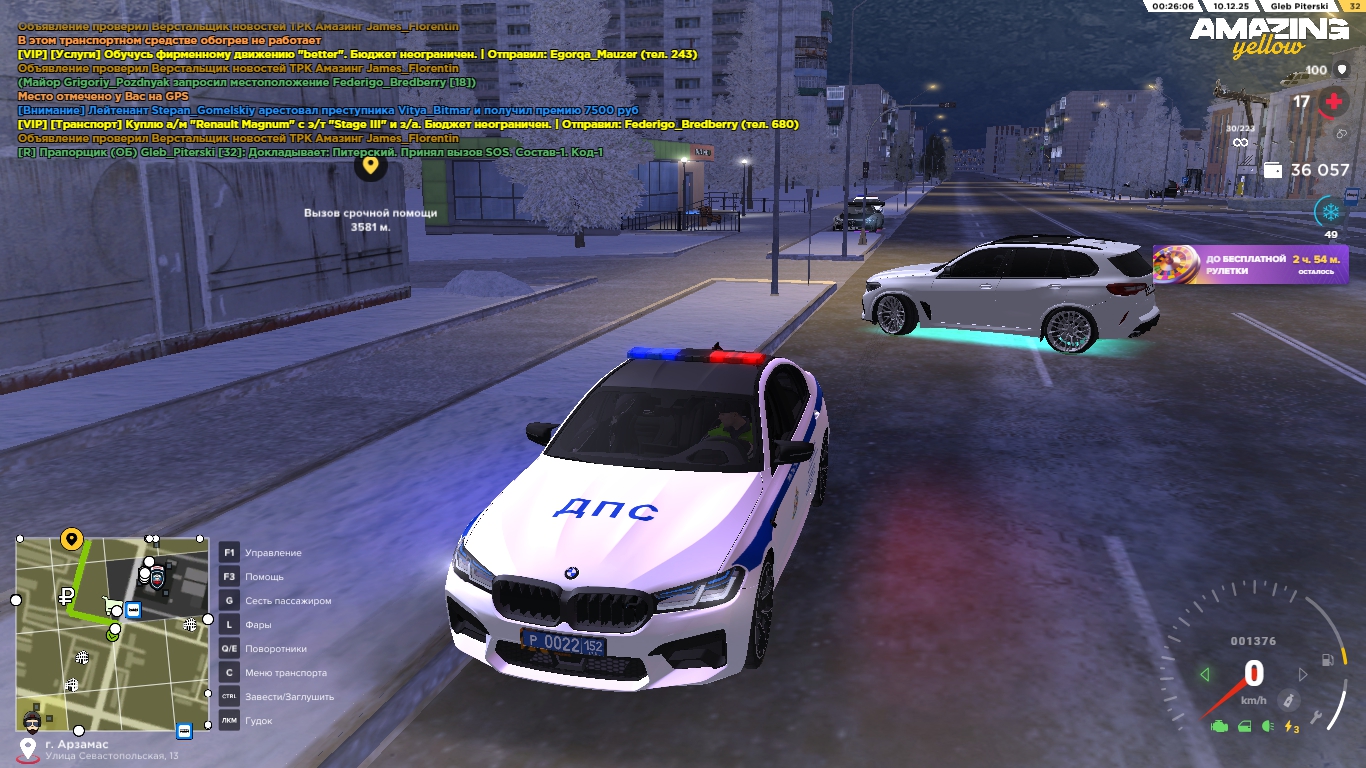Viewport: 1366px width, 768px height.
Task: Toggle the headlights indicator on speedometer
Action: click(x=1268, y=727)
